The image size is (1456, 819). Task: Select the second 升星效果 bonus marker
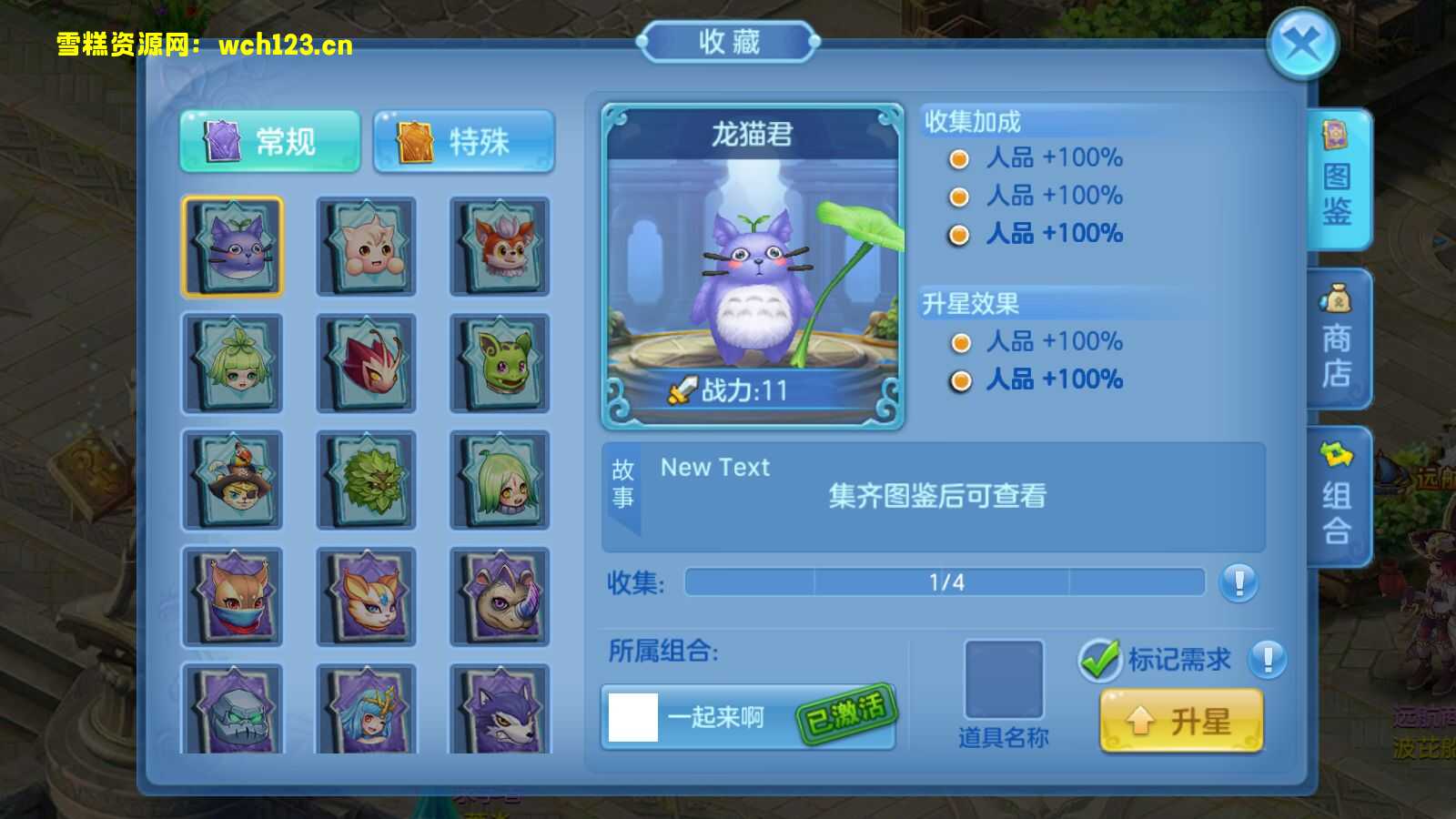tap(959, 380)
